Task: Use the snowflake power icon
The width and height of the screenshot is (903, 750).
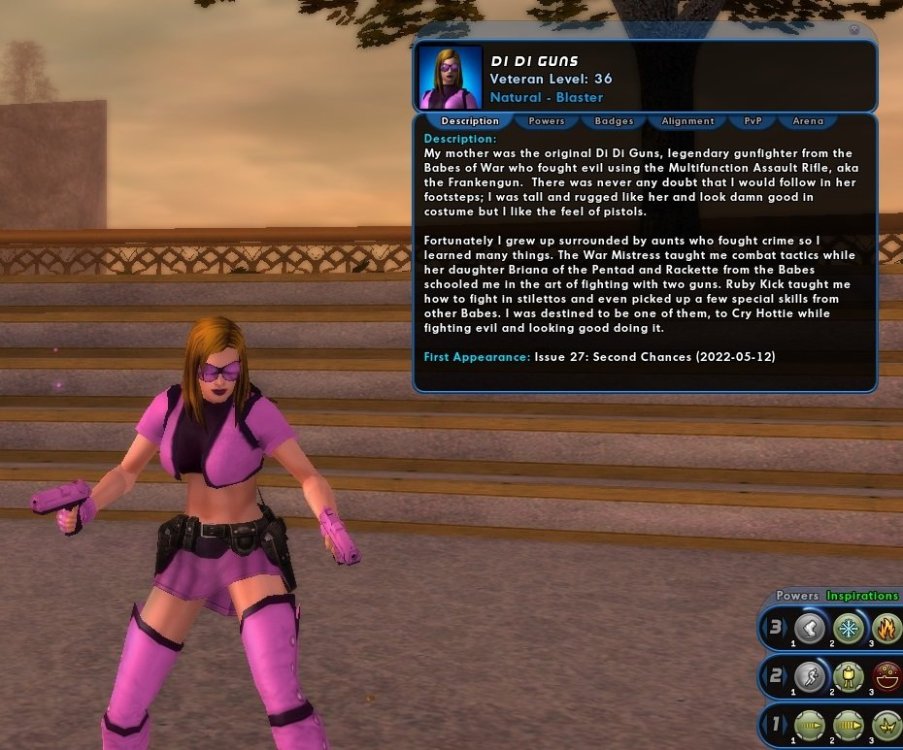Action: click(849, 628)
